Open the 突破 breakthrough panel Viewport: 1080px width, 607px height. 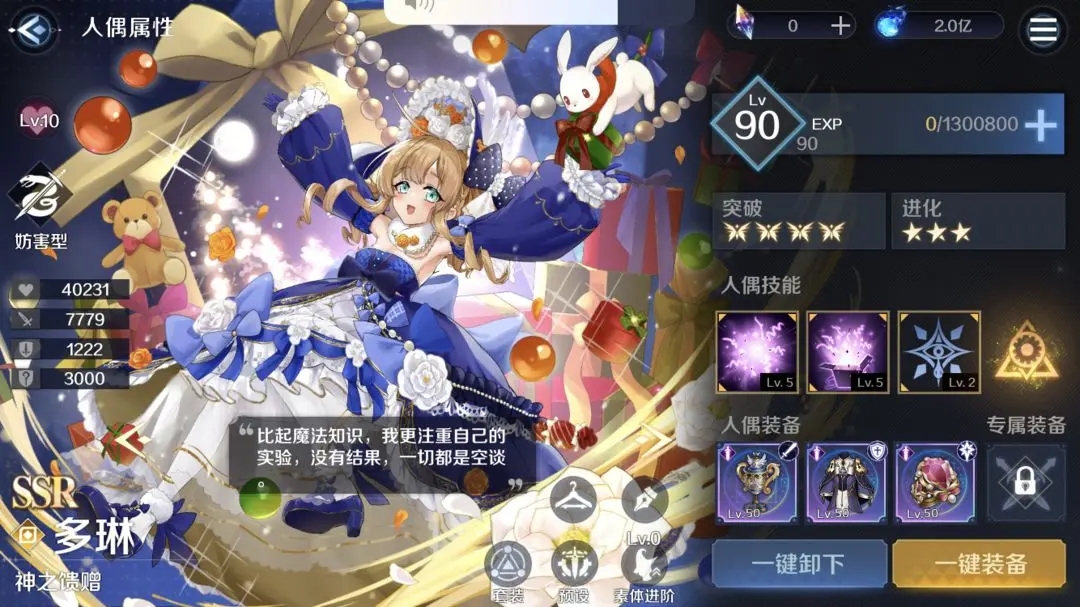[x=798, y=221]
